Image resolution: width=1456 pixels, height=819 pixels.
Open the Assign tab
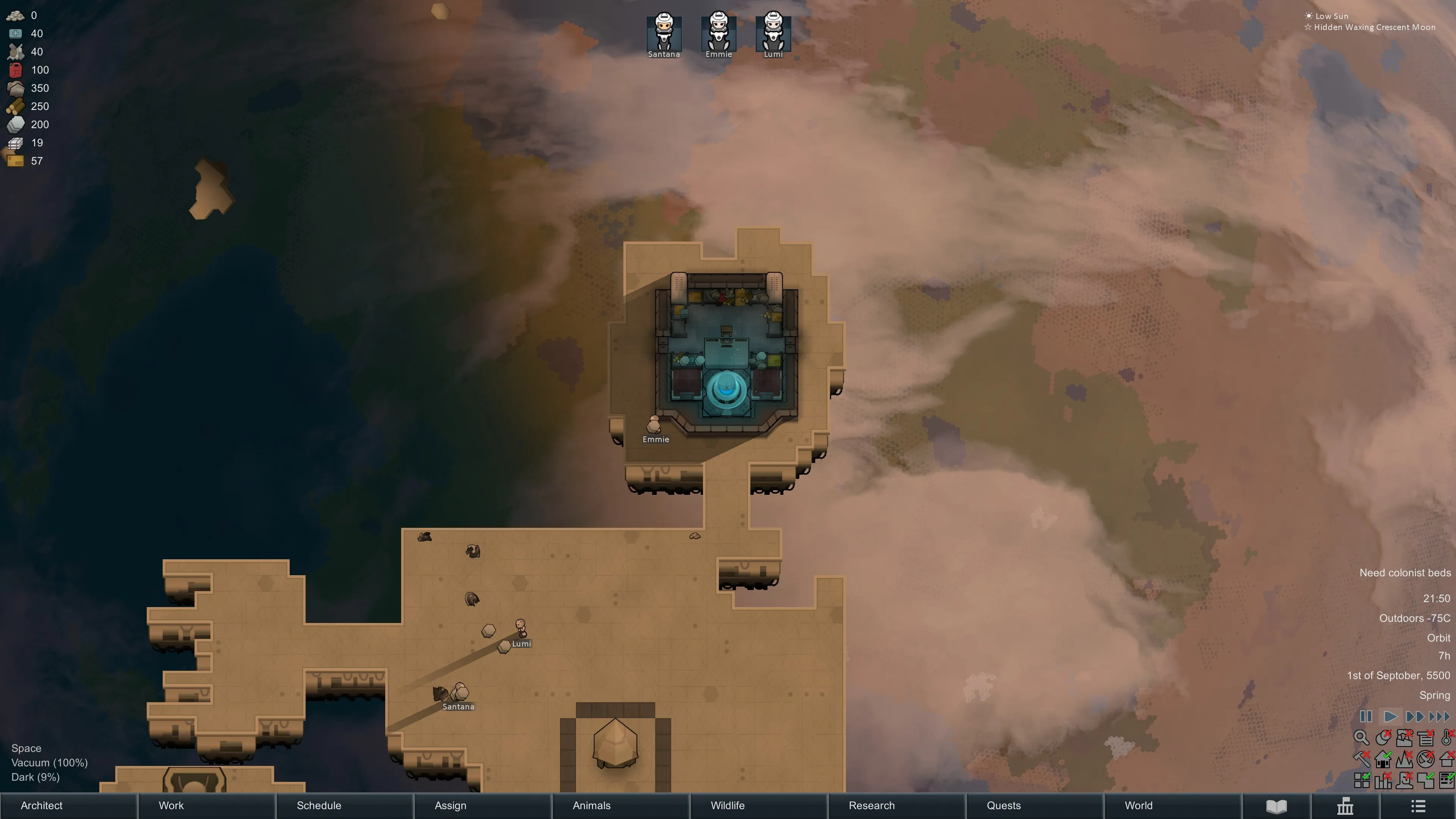(x=450, y=805)
